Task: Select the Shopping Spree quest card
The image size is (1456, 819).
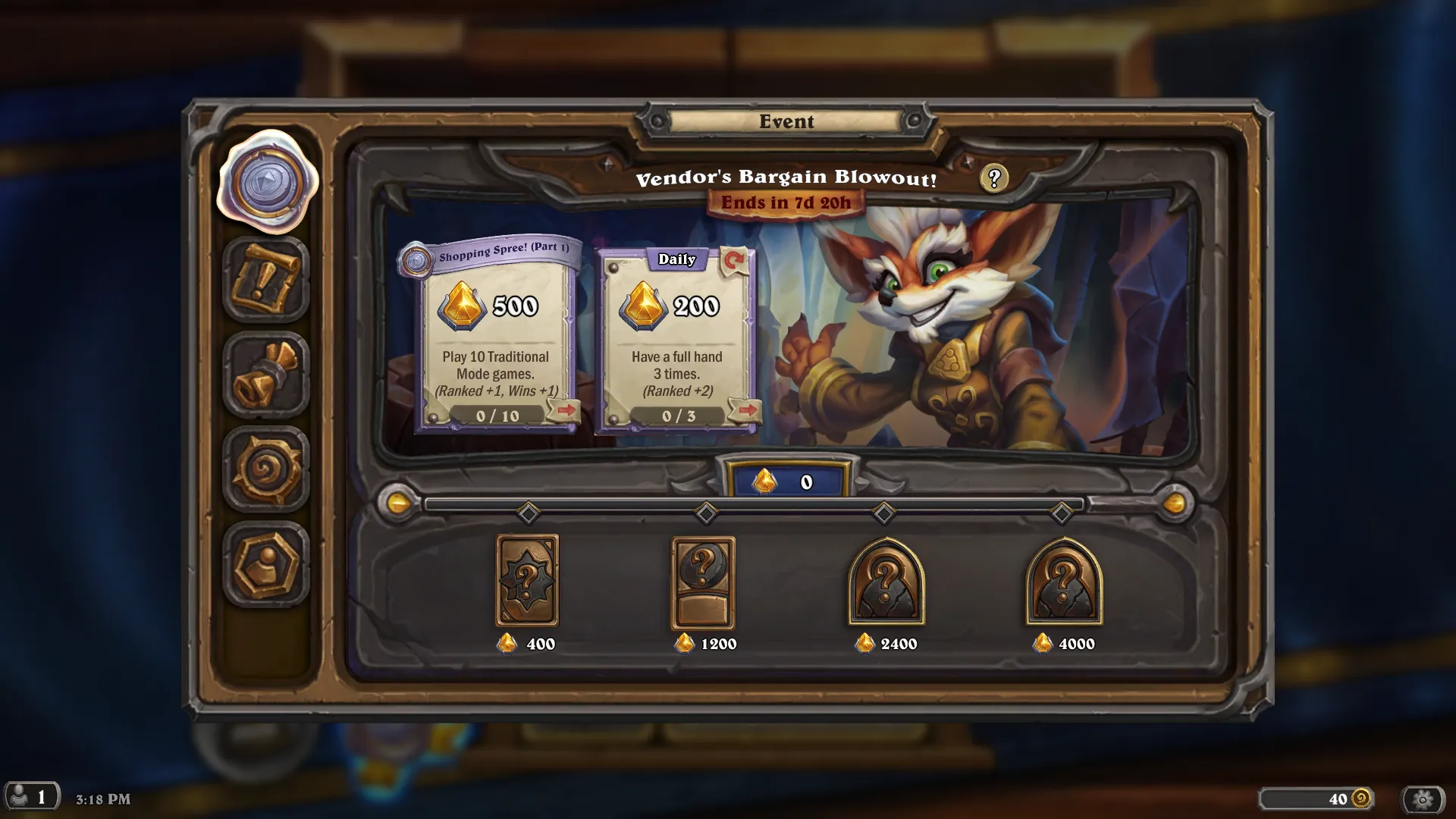Action: [x=497, y=341]
